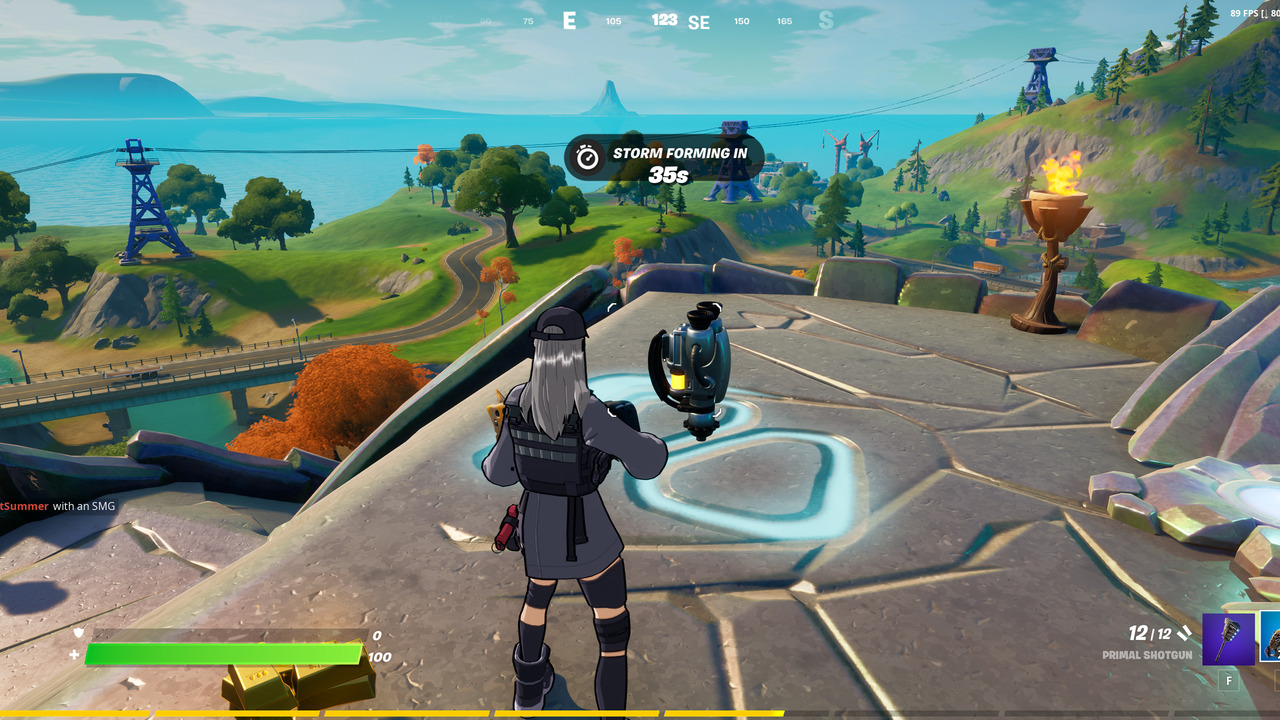Screen dimensions: 1280x720
Task: Select the pickaxe slot thumbnail
Action: pyautogui.click(x=1230, y=638)
